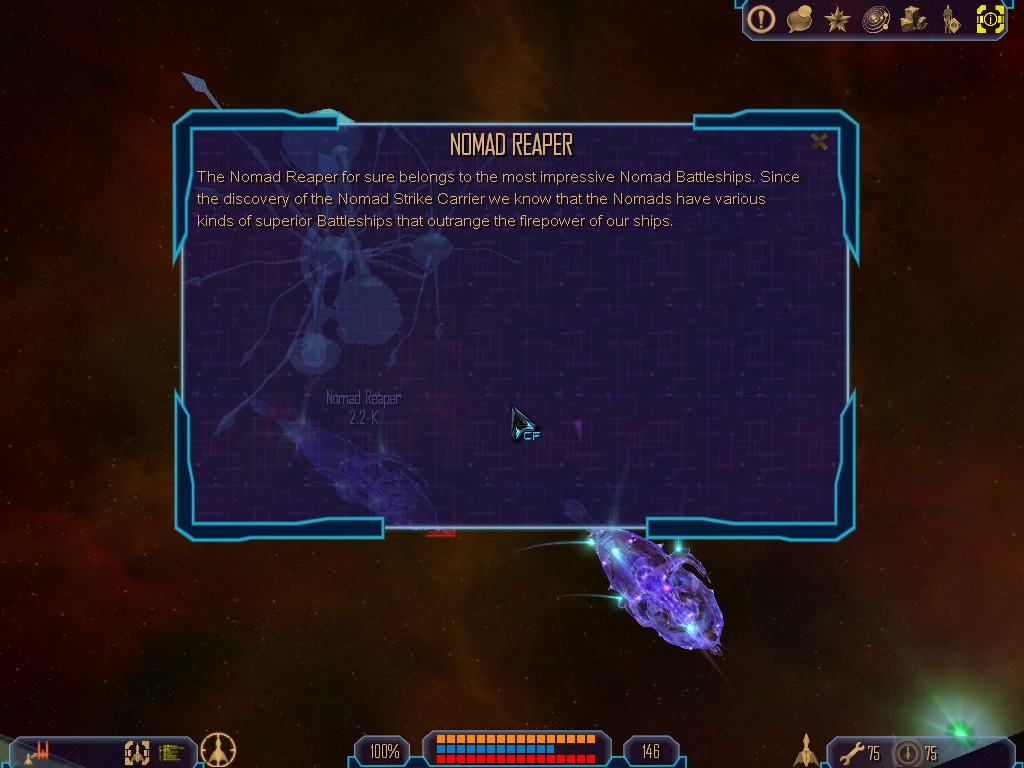
Task: Click the star-shaped reputation icon
Action: coord(838,19)
